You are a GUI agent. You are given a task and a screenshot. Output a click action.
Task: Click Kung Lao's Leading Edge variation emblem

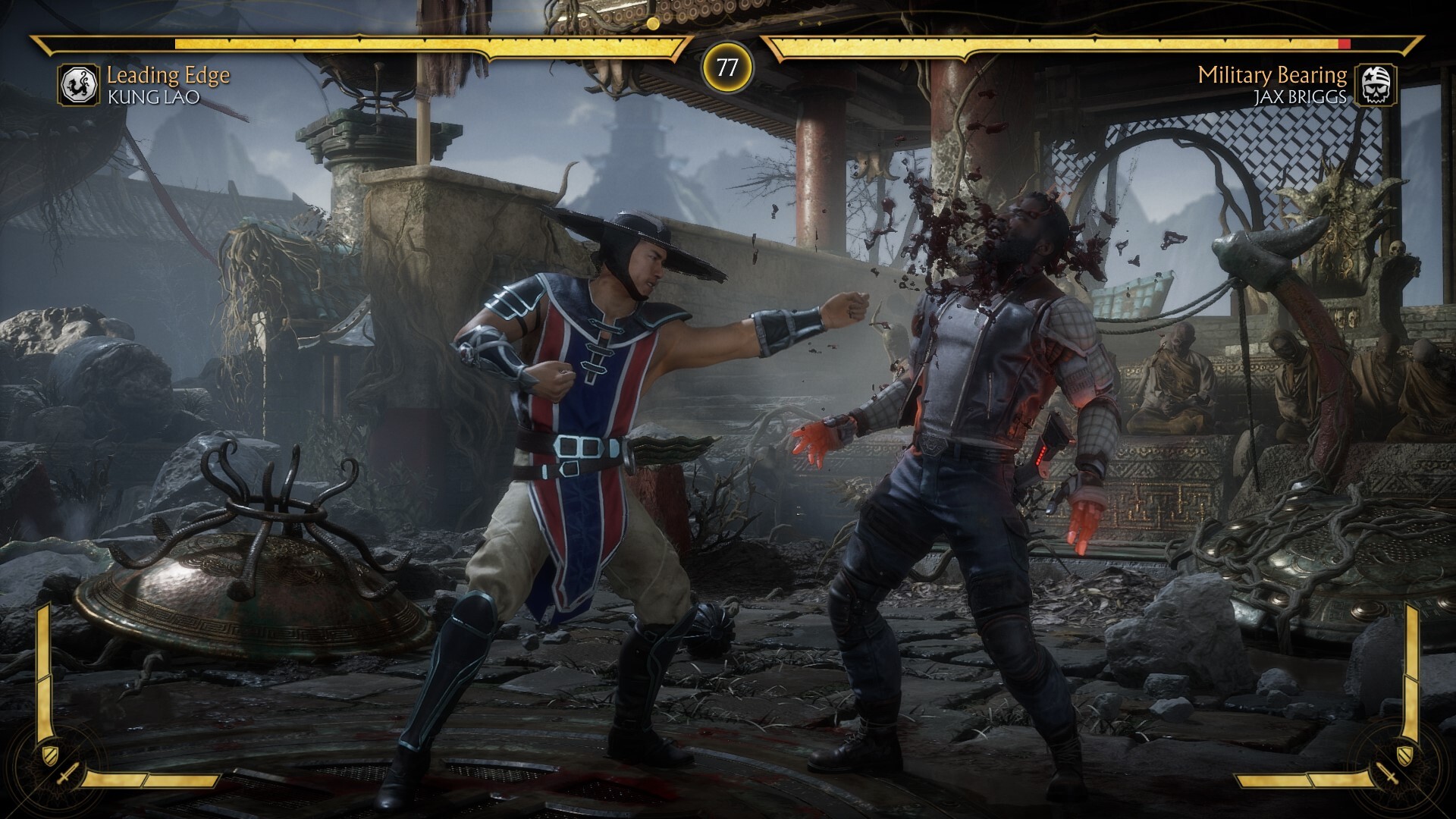79,84
